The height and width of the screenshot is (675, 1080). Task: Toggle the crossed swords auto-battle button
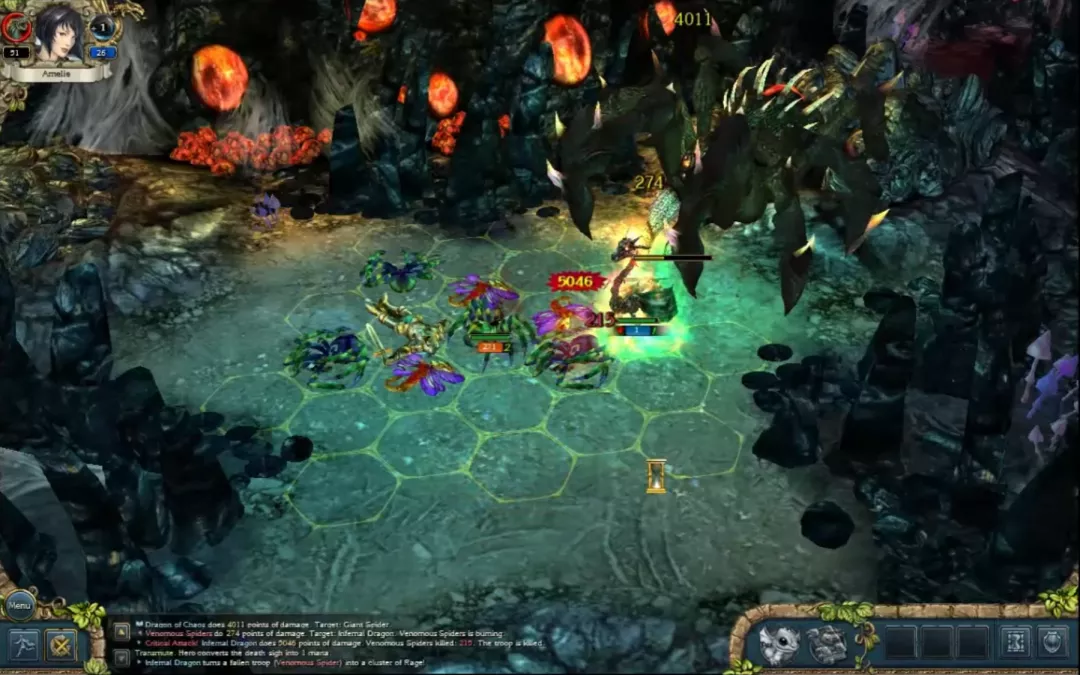click(62, 645)
